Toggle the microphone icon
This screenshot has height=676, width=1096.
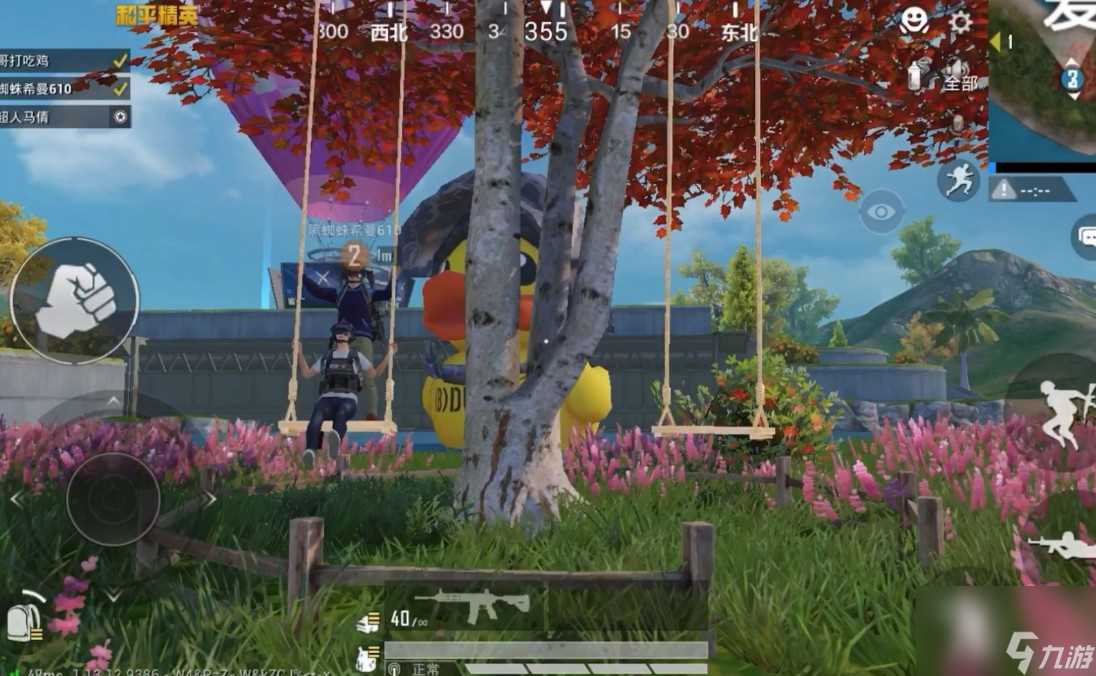click(x=957, y=123)
